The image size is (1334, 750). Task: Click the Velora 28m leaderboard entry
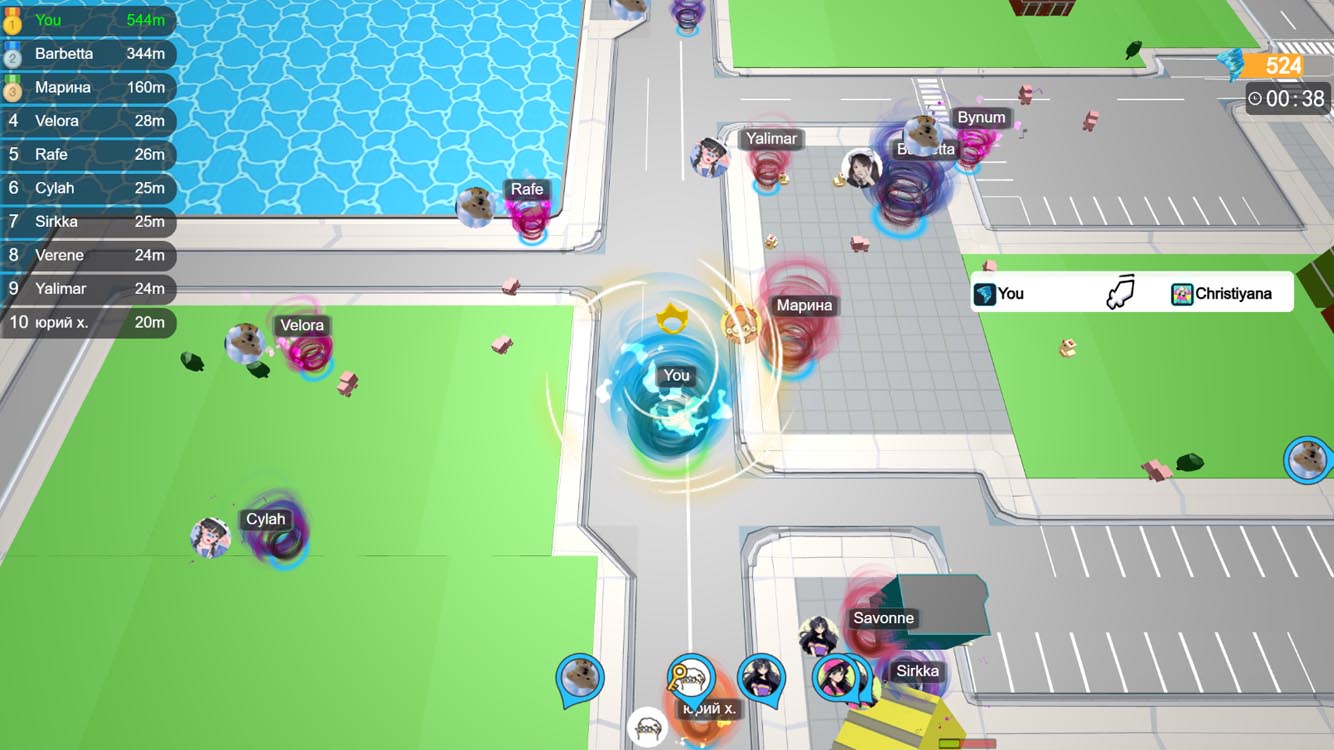point(88,121)
